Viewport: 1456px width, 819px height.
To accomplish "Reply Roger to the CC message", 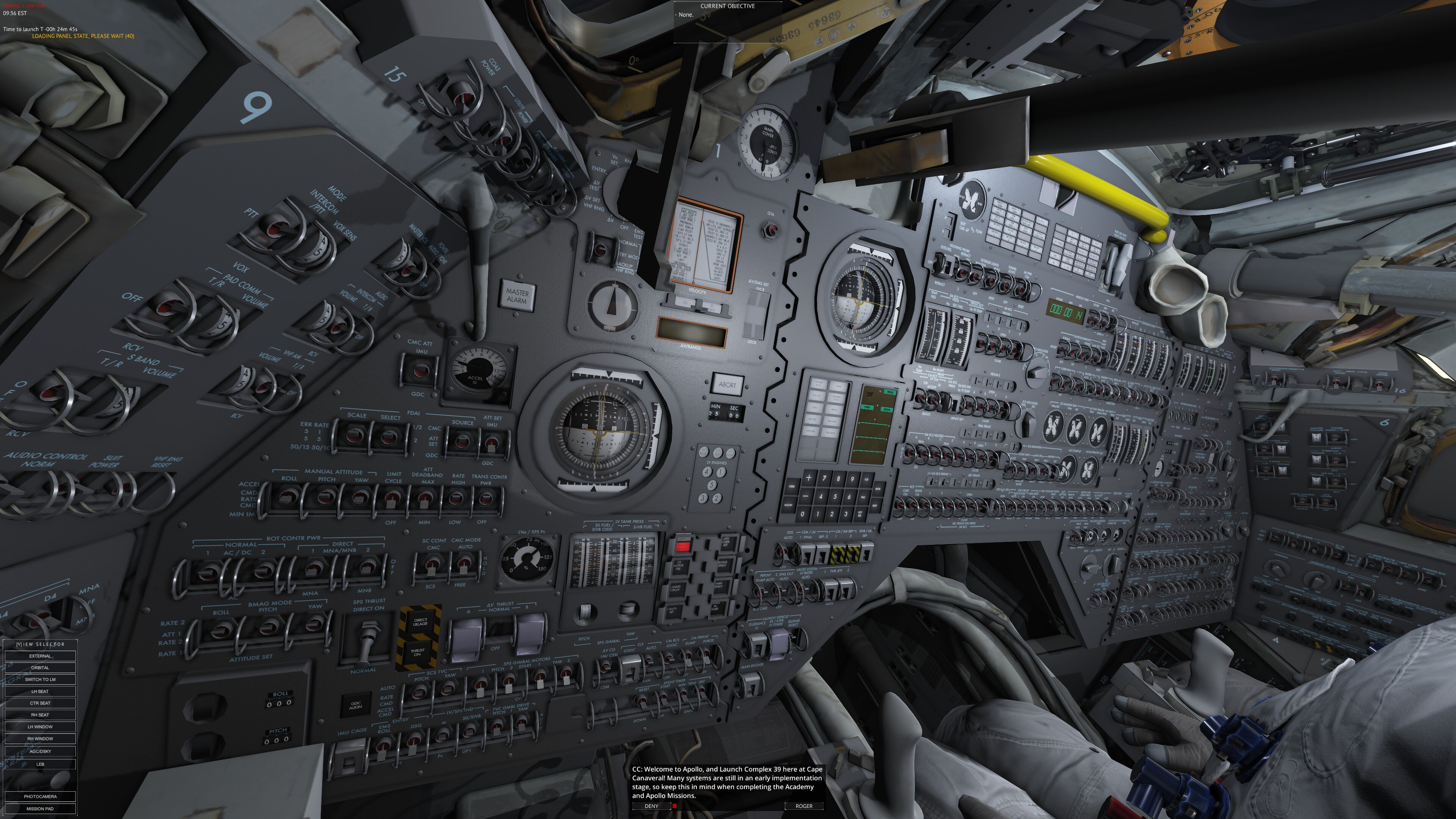I will [804, 806].
